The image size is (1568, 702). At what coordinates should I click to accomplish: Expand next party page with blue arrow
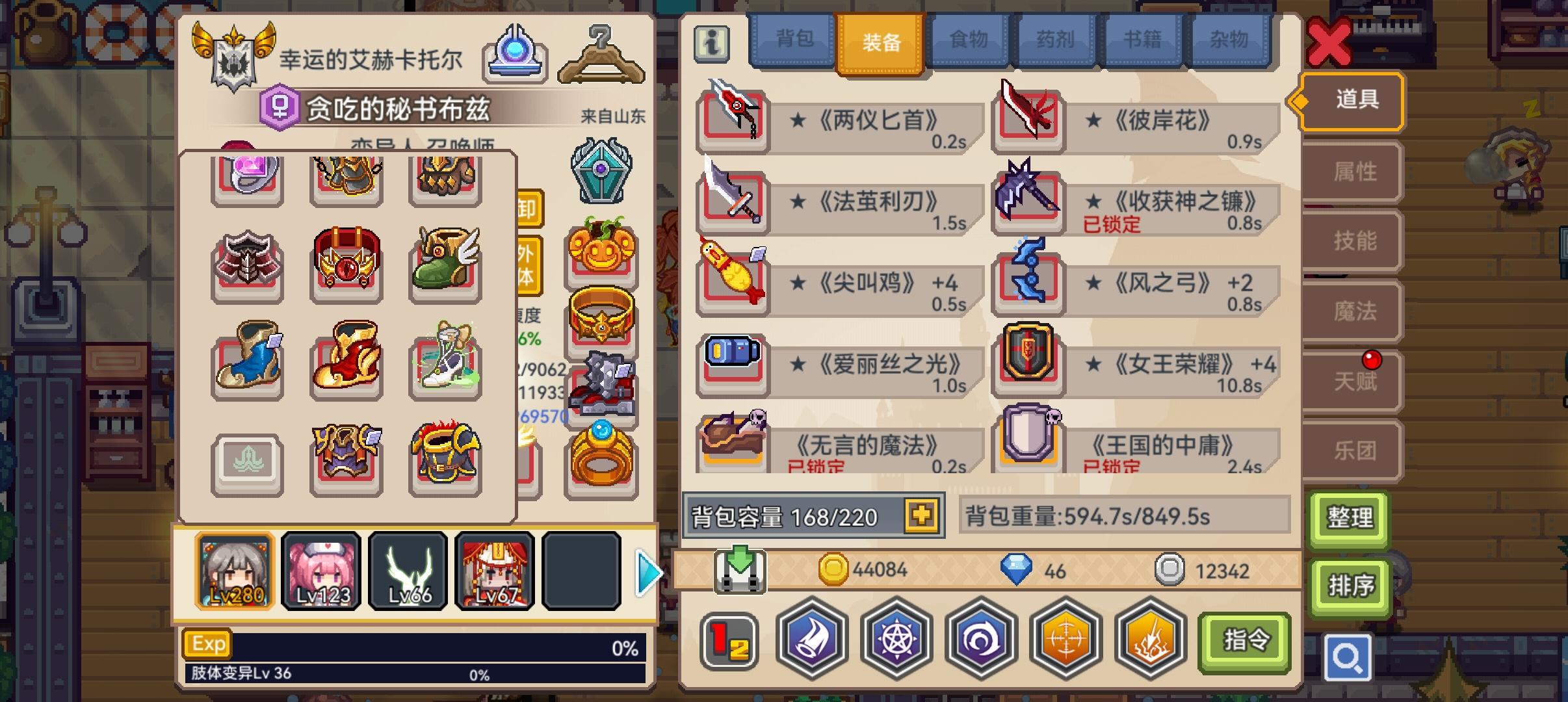(x=646, y=572)
